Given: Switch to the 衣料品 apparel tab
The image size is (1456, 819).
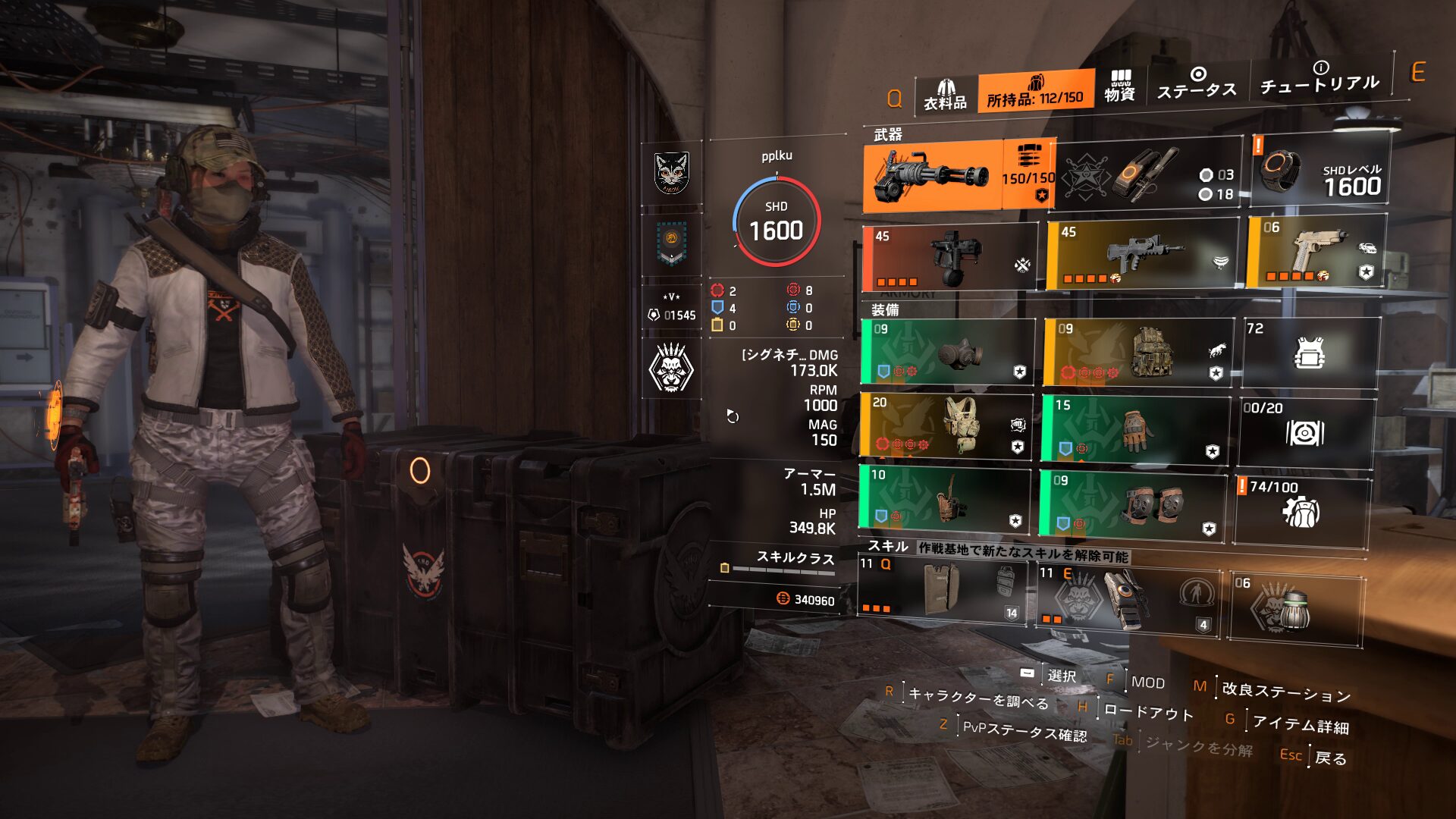Looking at the screenshot, I should (x=945, y=96).
